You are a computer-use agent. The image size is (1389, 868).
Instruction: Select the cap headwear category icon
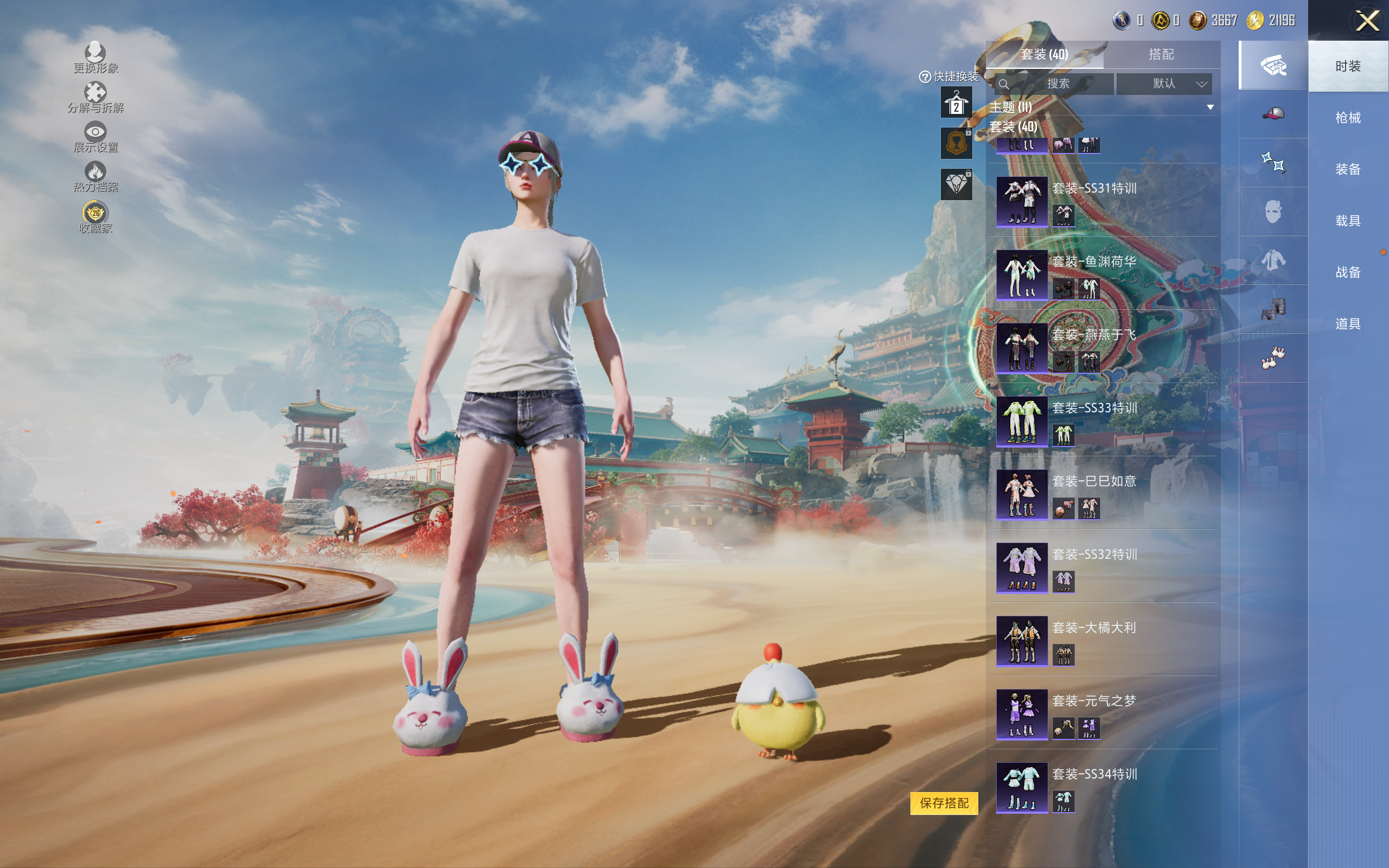pos(1272,114)
